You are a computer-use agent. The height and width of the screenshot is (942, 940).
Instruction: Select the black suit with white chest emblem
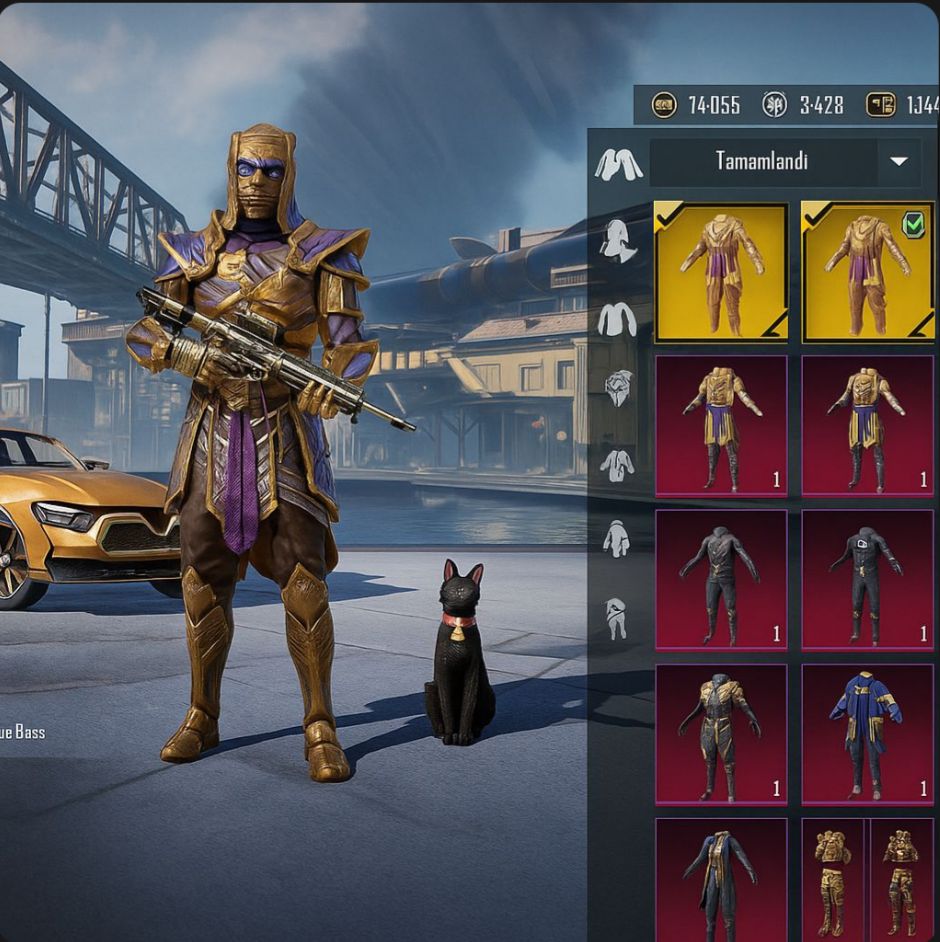(x=867, y=580)
